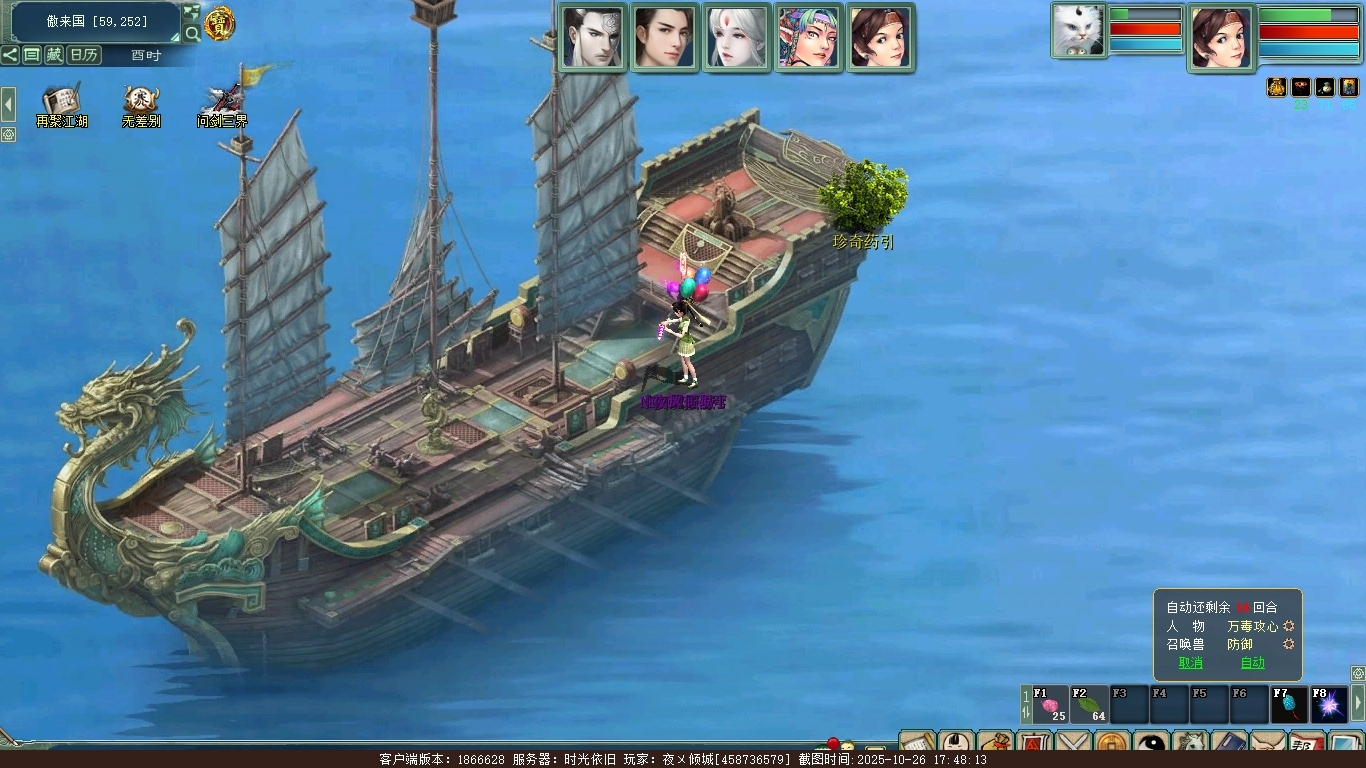Open the 再聚江湖 event icon
This screenshot has width=1366, height=768.
pos(61,104)
